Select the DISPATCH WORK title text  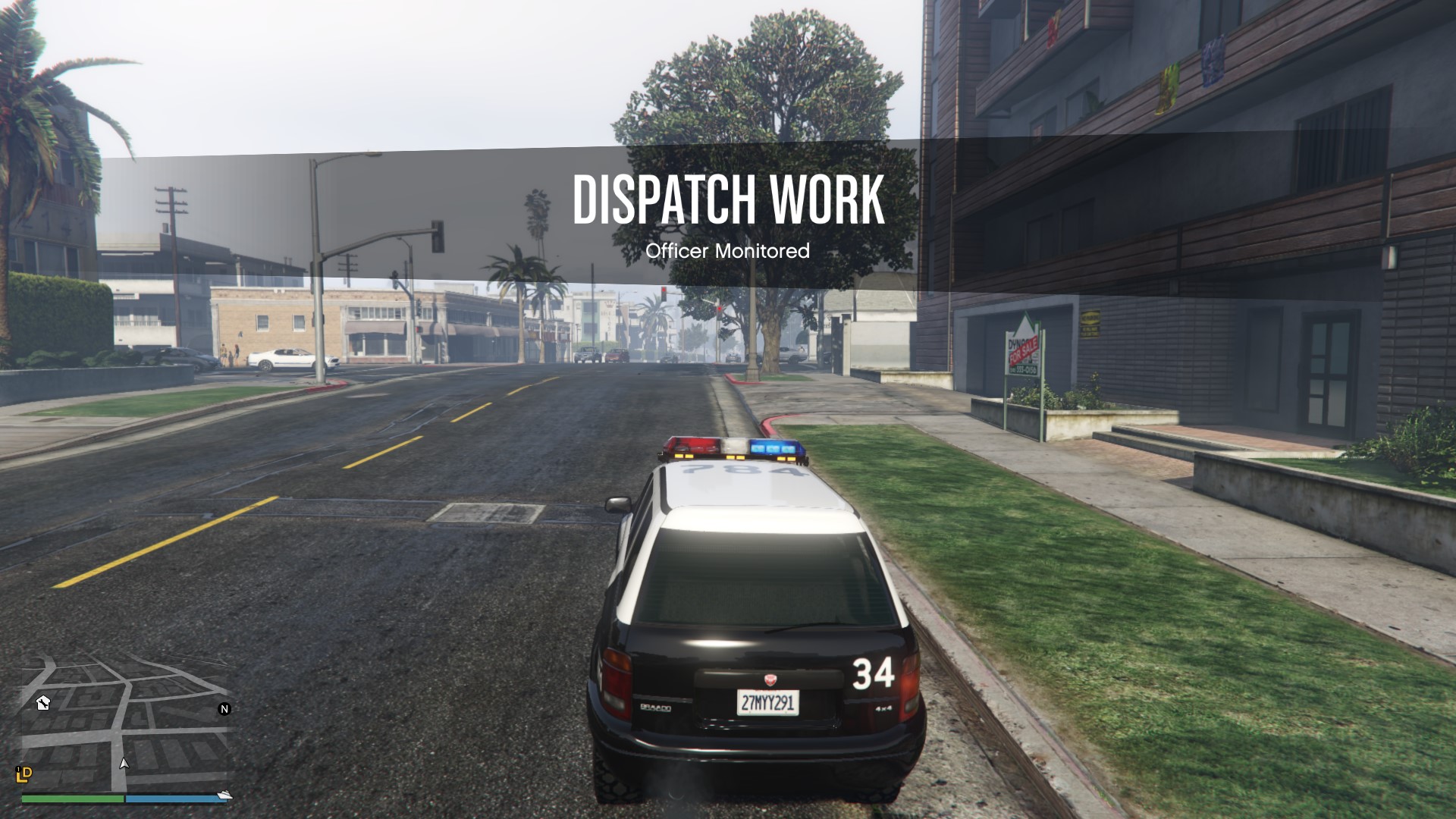(728, 199)
